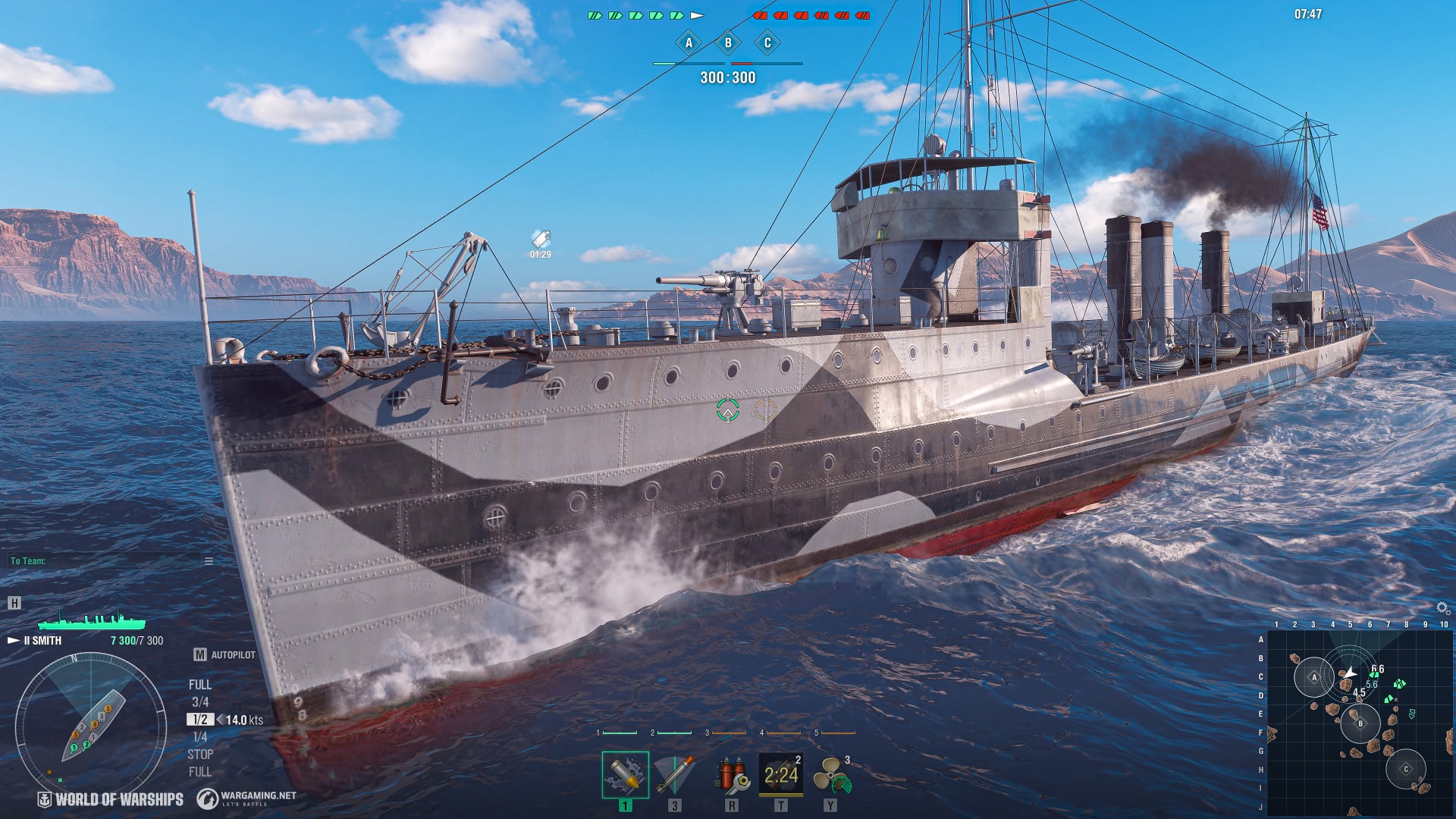Activate the Damage Control Party consumable

pyautogui.click(x=731, y=774)
